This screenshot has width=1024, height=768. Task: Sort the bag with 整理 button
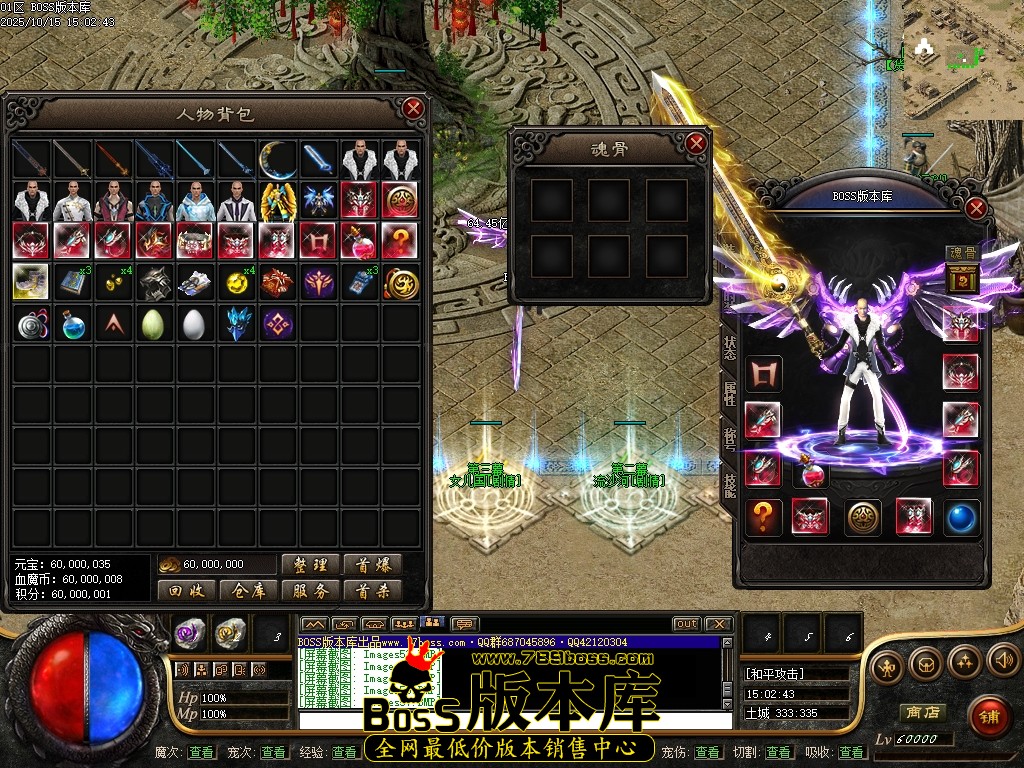(311, 565)
